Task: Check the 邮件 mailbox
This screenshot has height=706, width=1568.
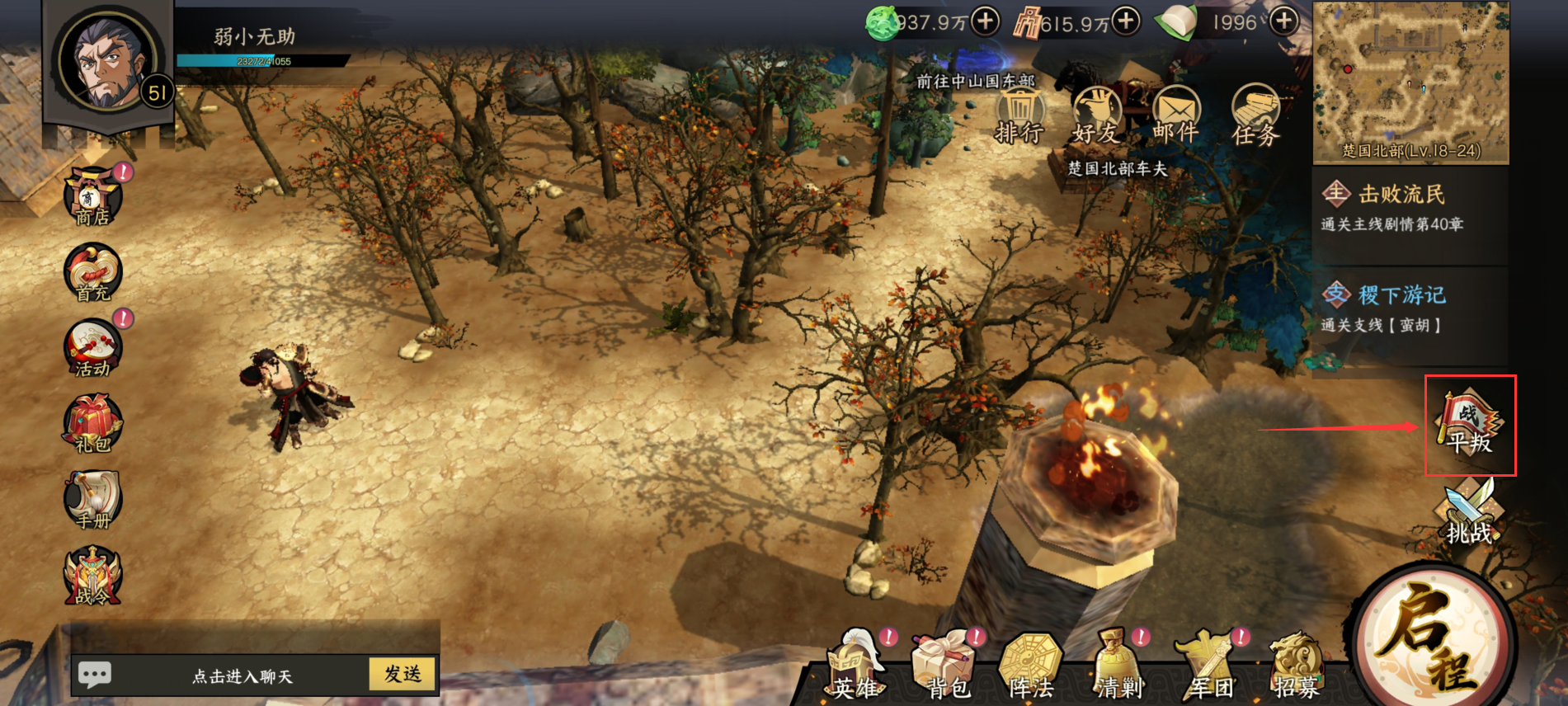Action: click(1175, 117)
